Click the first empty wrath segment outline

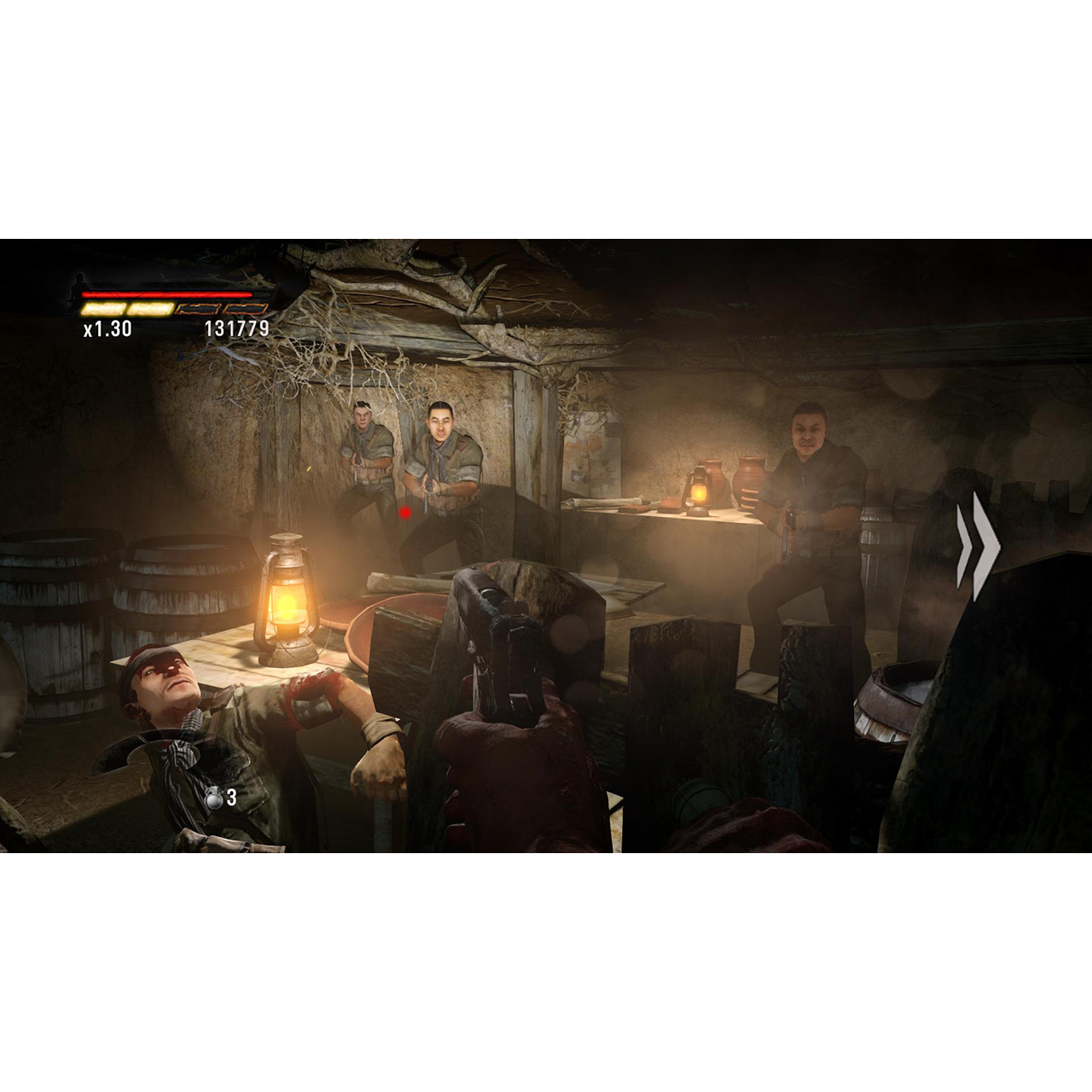[x=196, y=309]
